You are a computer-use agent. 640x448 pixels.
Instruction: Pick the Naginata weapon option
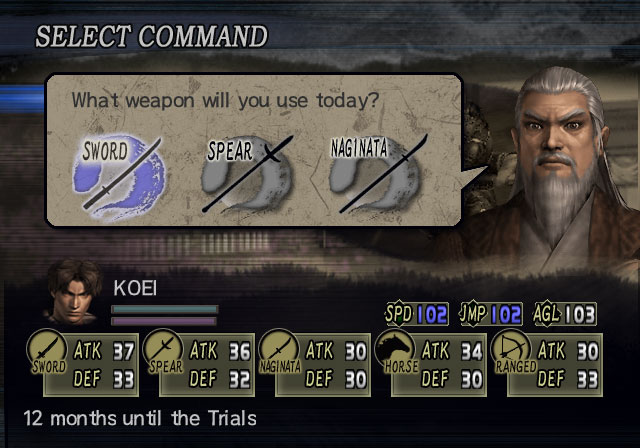pyautogui.click(x=379, y=175)
